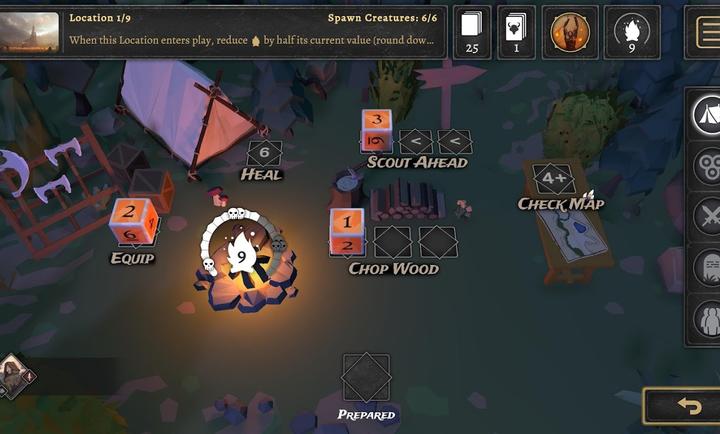Open the creature card pile

coord(516,32)
